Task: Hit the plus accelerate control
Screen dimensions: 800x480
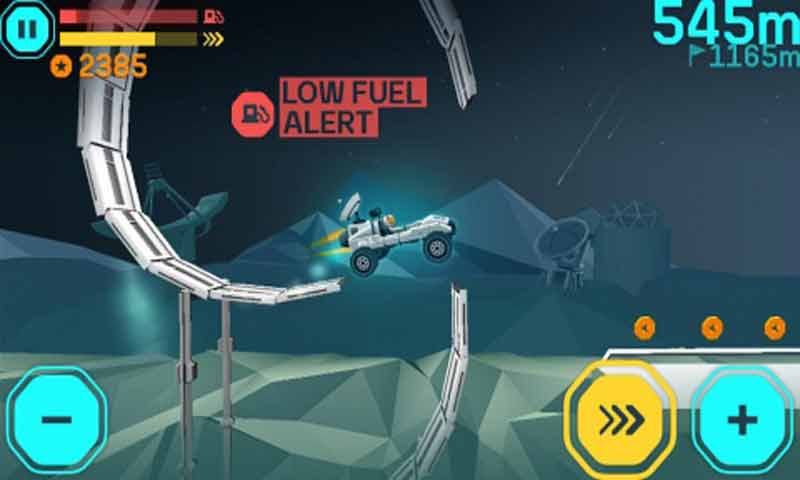Action: (742, 420)
